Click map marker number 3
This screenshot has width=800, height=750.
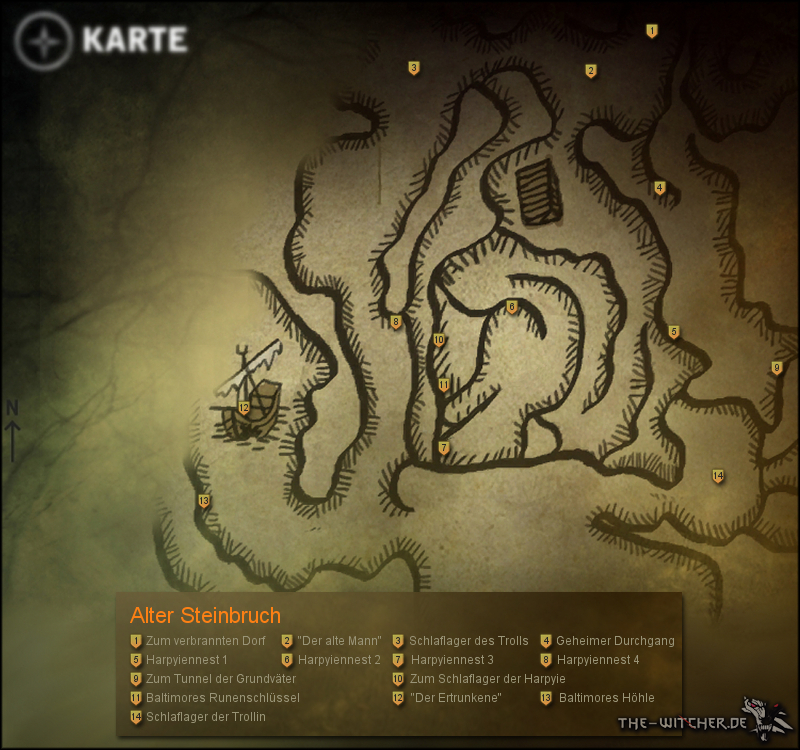coord(413,68)
